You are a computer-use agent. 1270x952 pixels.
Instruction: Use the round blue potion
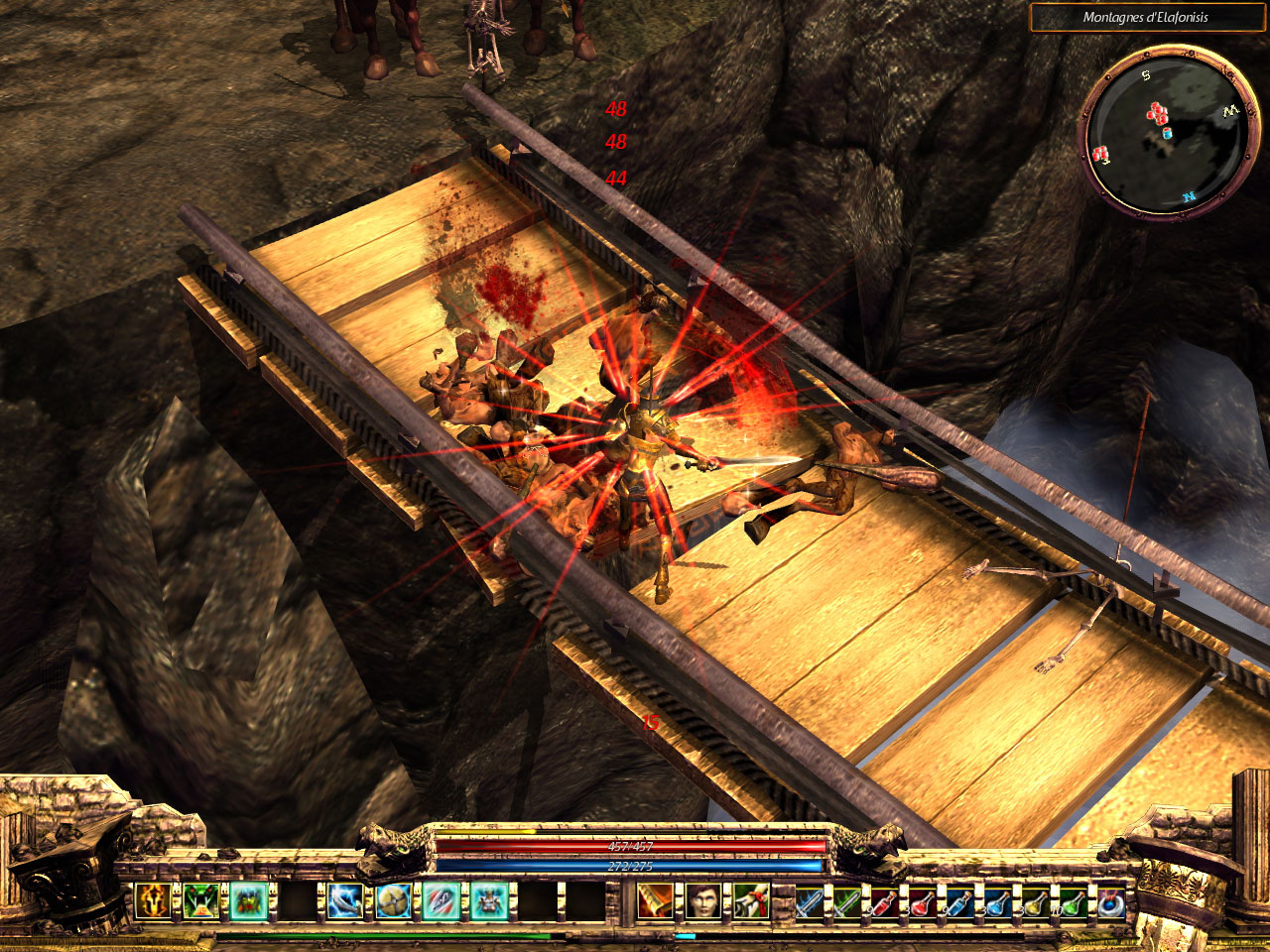995,902
